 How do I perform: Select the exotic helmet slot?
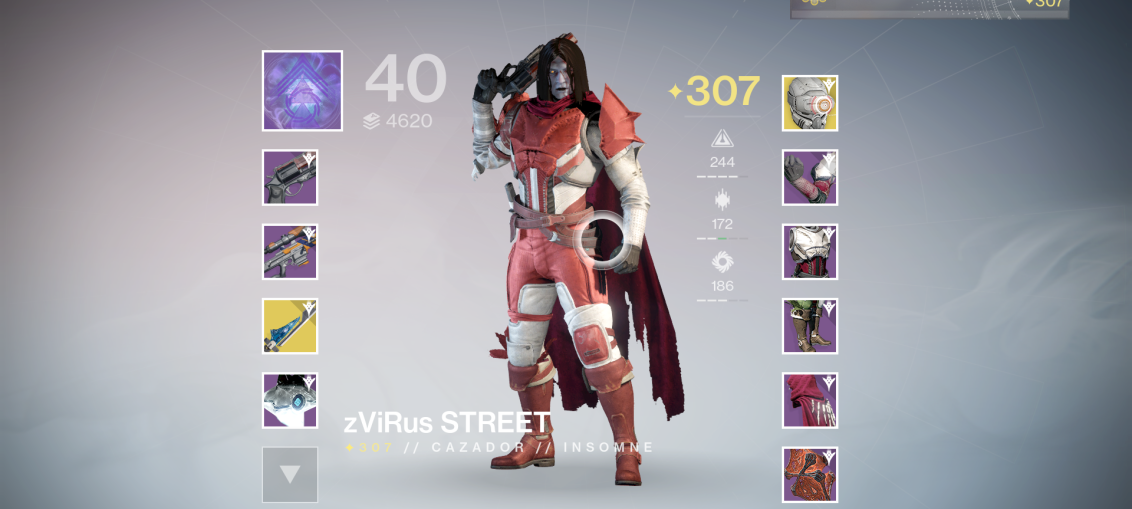(810, 103)
